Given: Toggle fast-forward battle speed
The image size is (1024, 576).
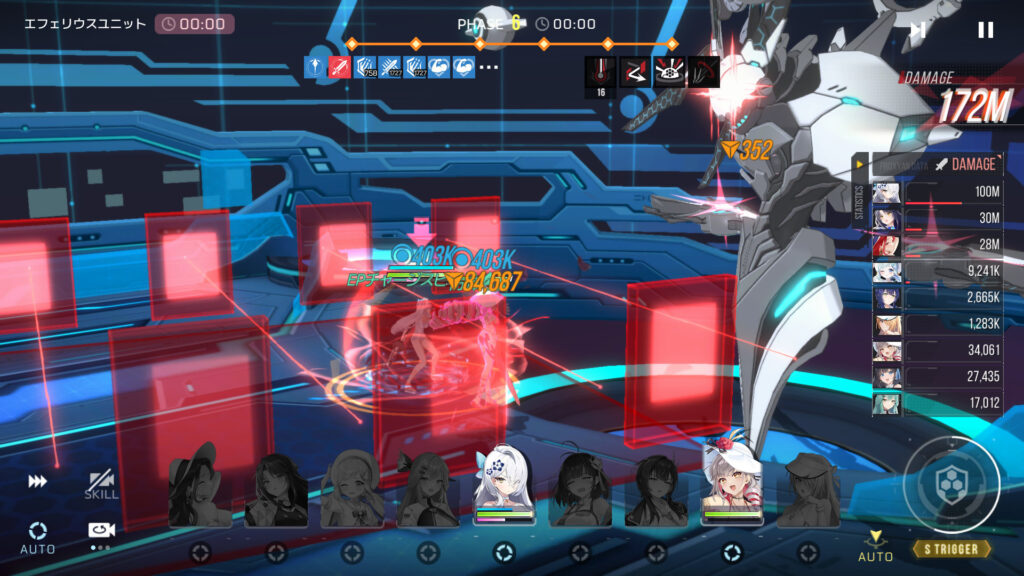Looking at the screenshot, I should click(x=37, y=482).
